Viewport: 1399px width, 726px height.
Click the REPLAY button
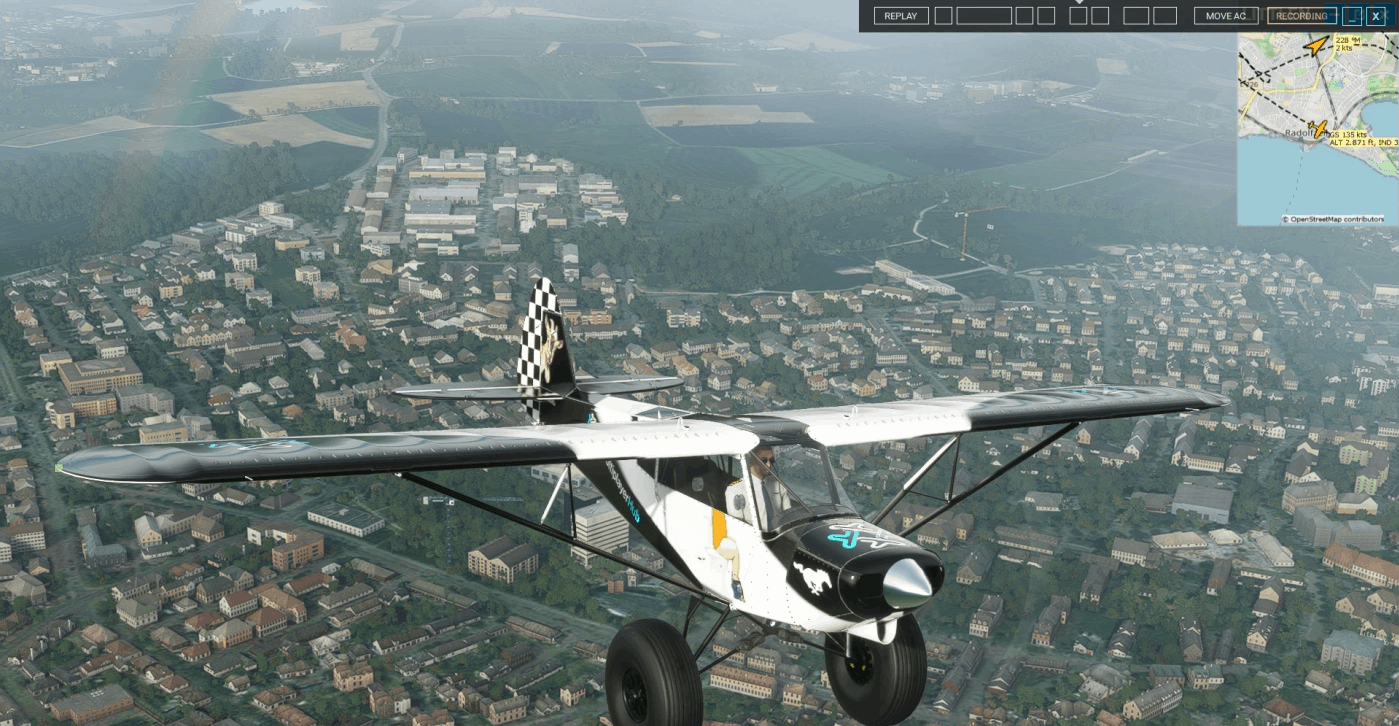tap(900, 16)
